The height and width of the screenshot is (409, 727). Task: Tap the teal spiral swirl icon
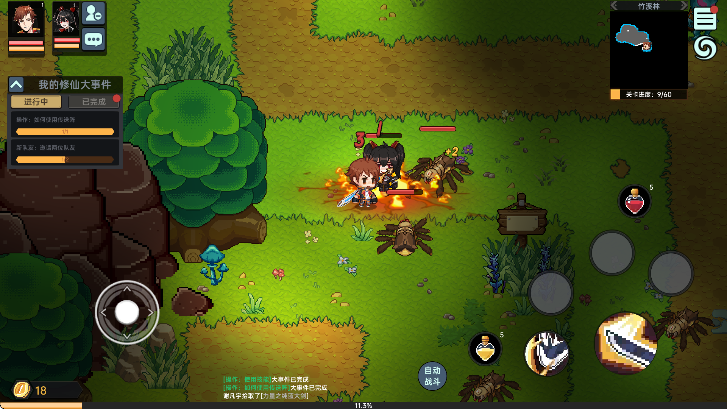[x=704, y=48]
